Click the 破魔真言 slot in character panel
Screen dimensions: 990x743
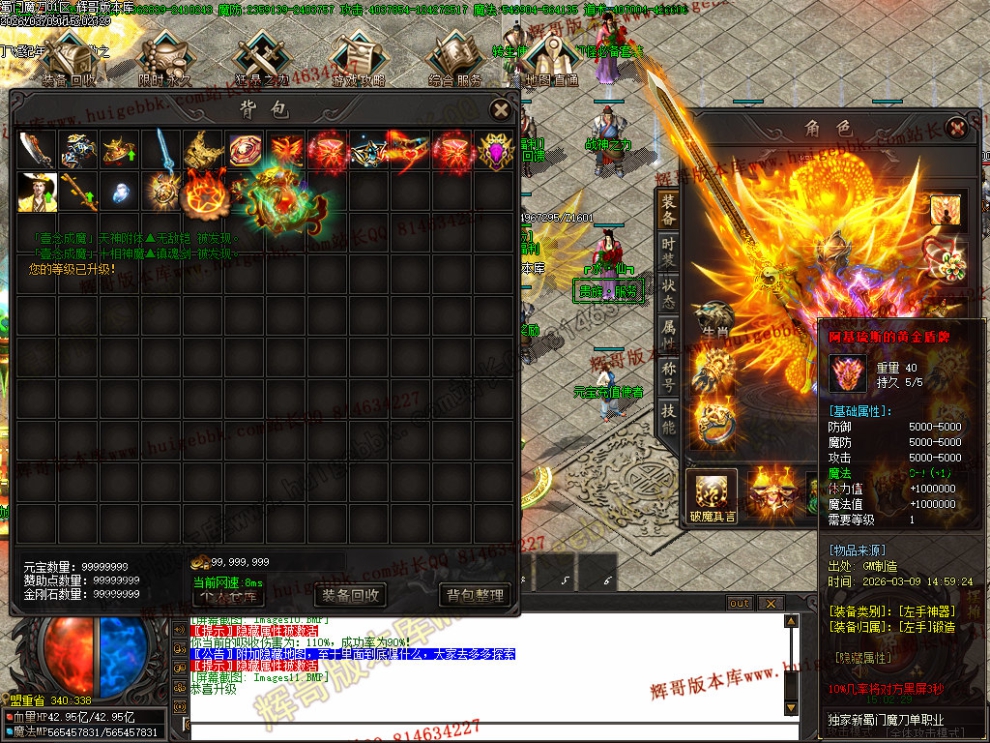pos(713,494)
